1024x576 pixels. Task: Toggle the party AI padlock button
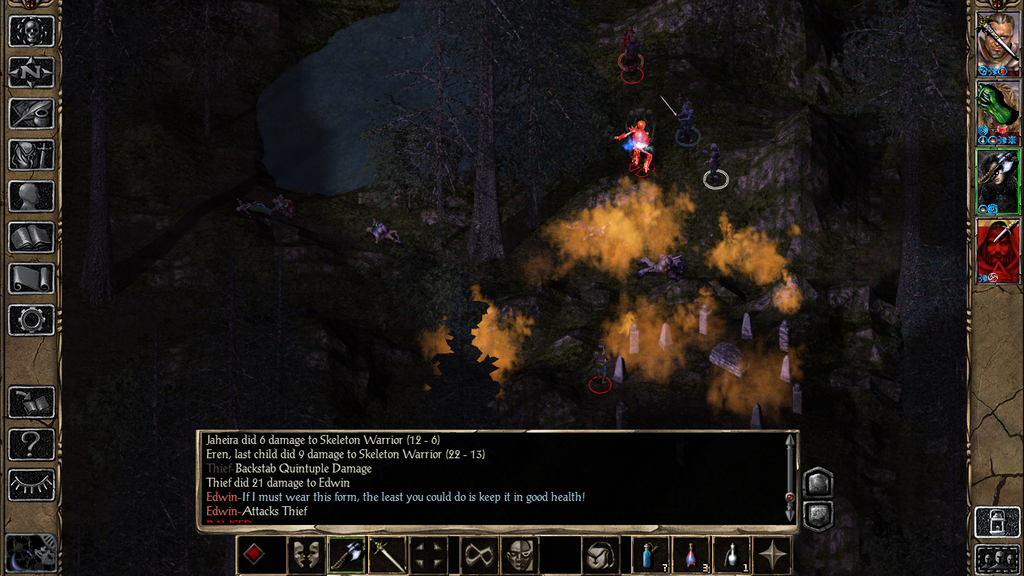(x=996, y=521)
